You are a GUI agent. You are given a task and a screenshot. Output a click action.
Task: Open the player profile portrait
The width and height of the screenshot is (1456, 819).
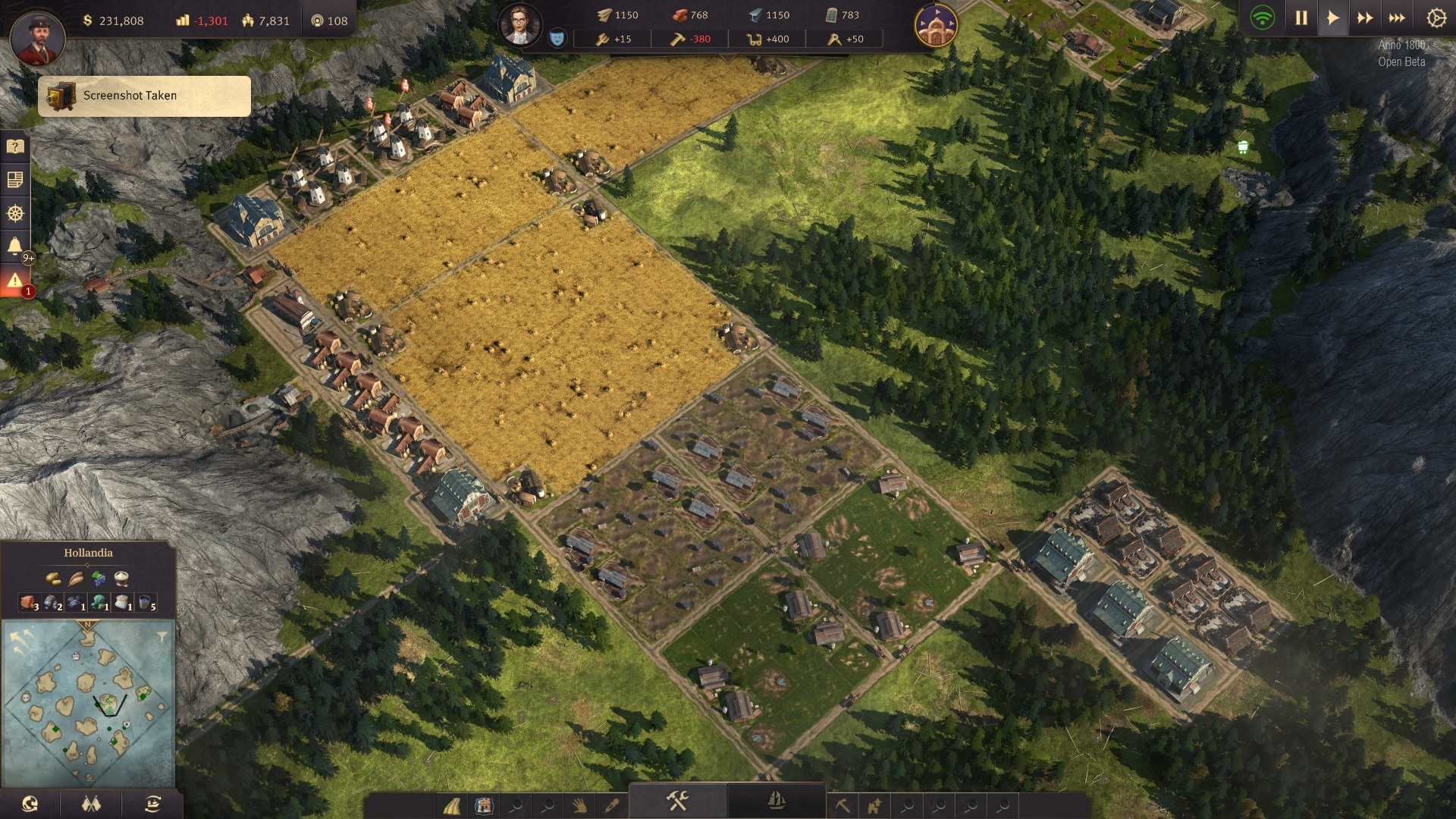click(x=37, y=39)
